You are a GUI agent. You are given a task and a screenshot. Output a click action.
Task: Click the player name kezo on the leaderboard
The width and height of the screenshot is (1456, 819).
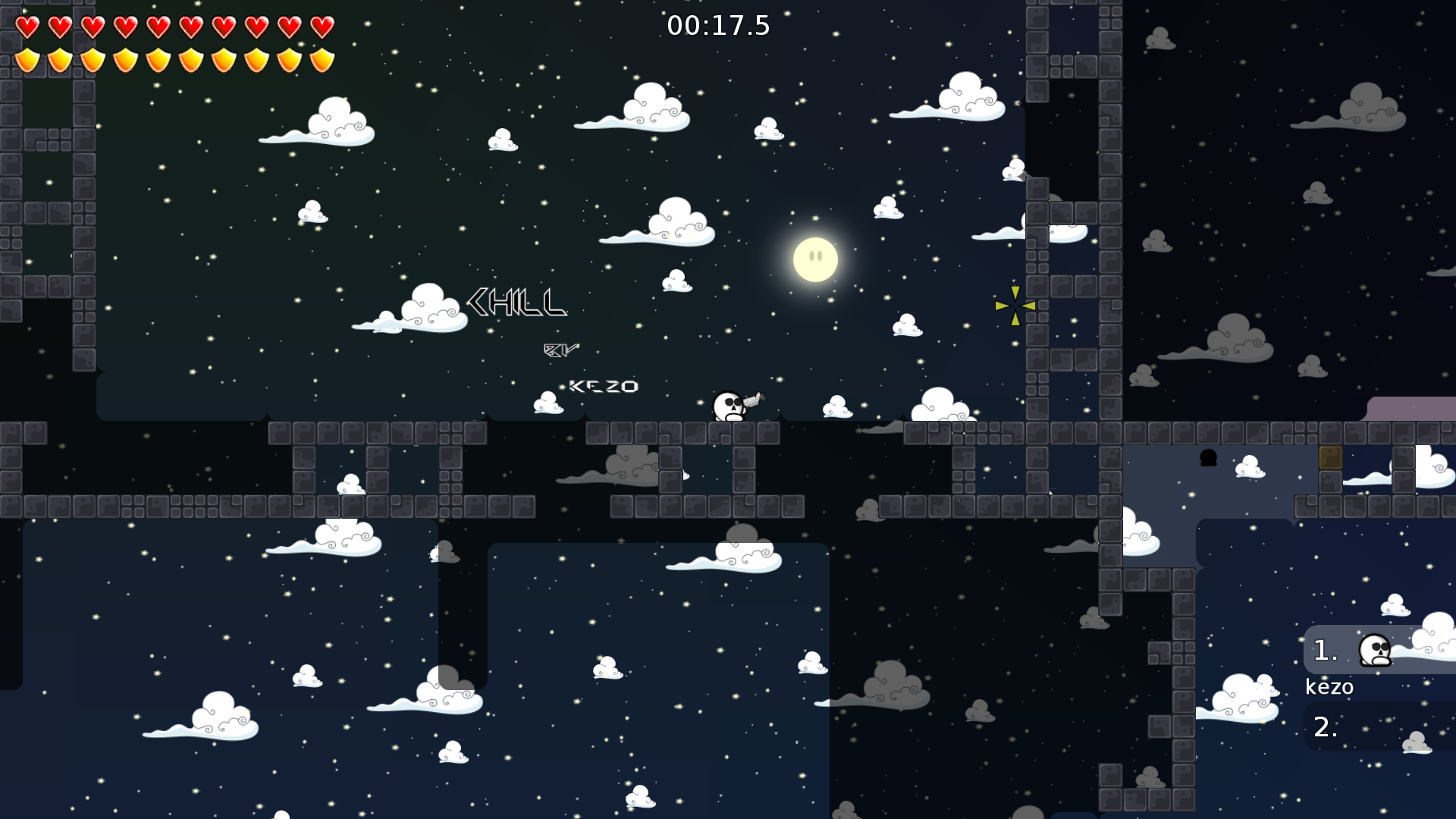(x=1329, y=687)
